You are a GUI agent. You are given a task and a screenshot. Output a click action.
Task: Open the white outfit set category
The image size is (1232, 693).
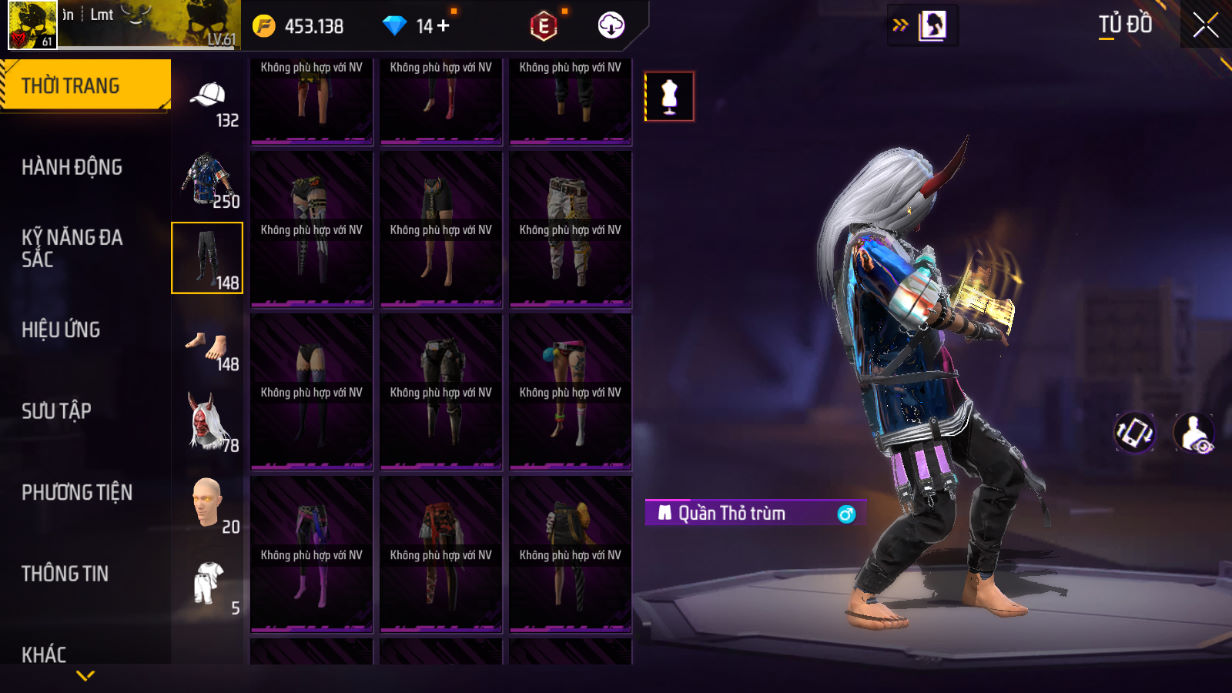click(208, 584)
